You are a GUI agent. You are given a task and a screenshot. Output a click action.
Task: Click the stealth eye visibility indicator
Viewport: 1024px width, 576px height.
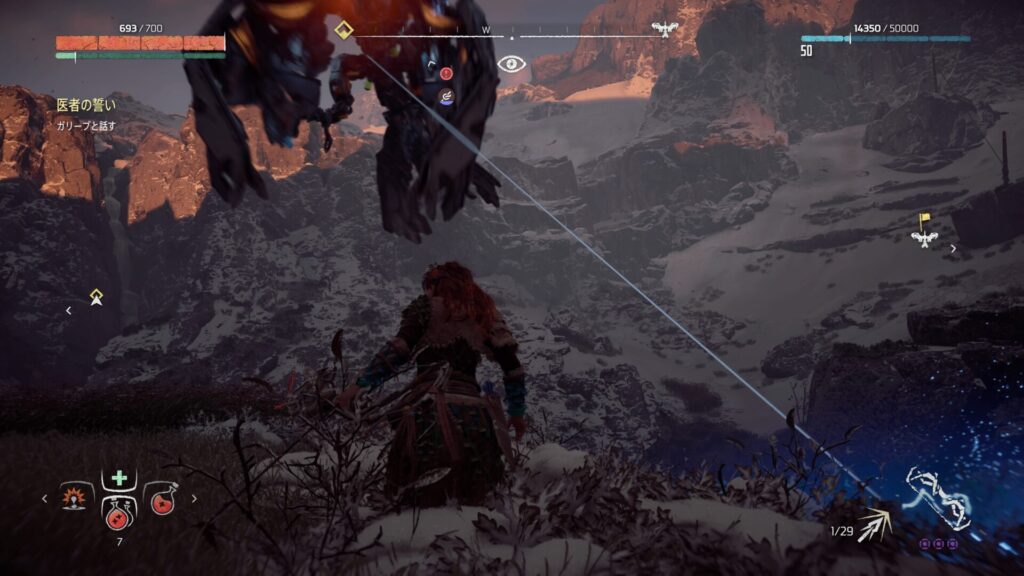512,64
